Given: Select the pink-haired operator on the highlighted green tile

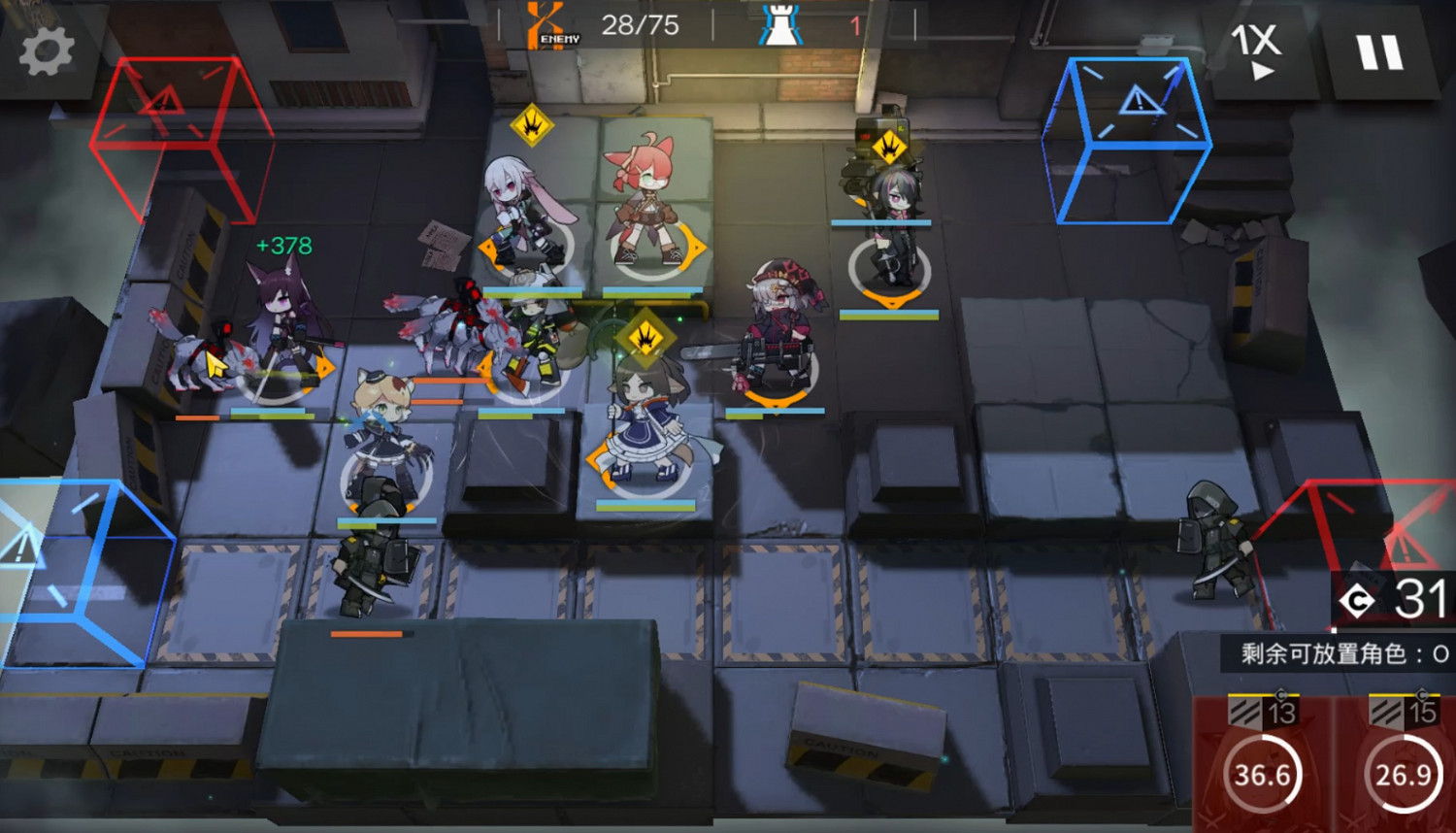Looking at the screenshot, I should point(644,204).
